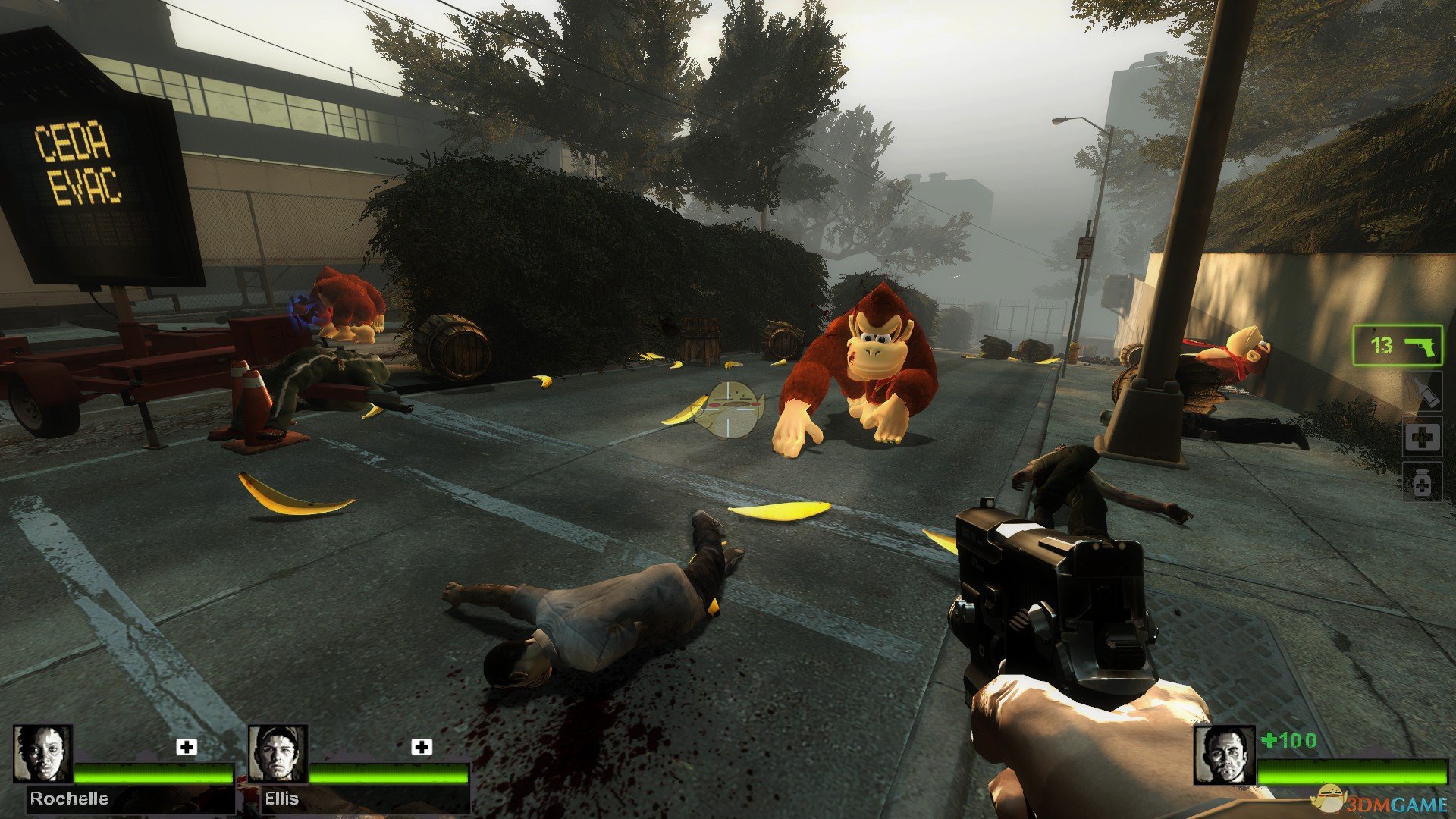Click the medkit icon above Rochelle's health

(187, 747)
